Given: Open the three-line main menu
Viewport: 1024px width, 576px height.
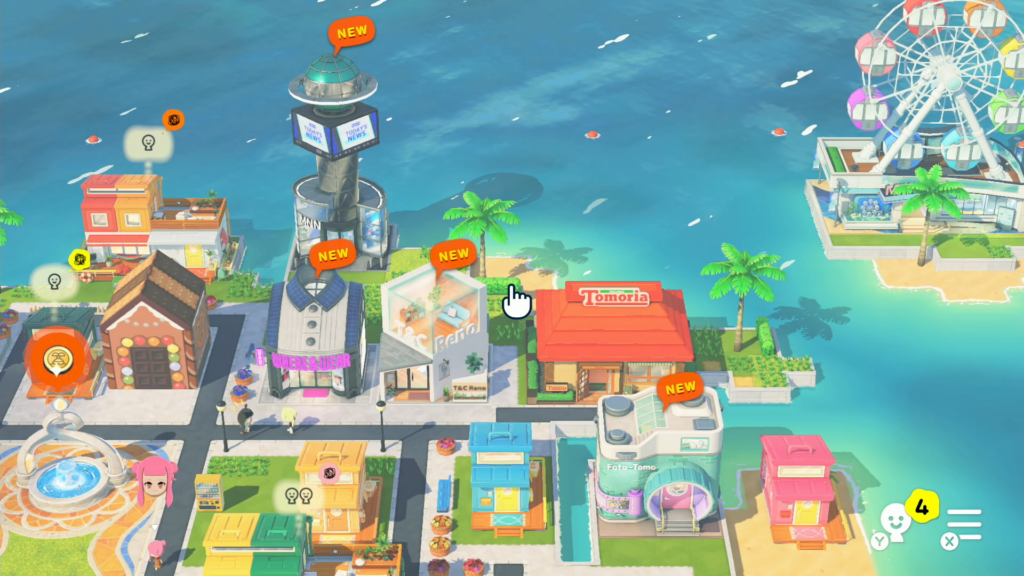Looking at the screenshot, I should pos(964,525).
